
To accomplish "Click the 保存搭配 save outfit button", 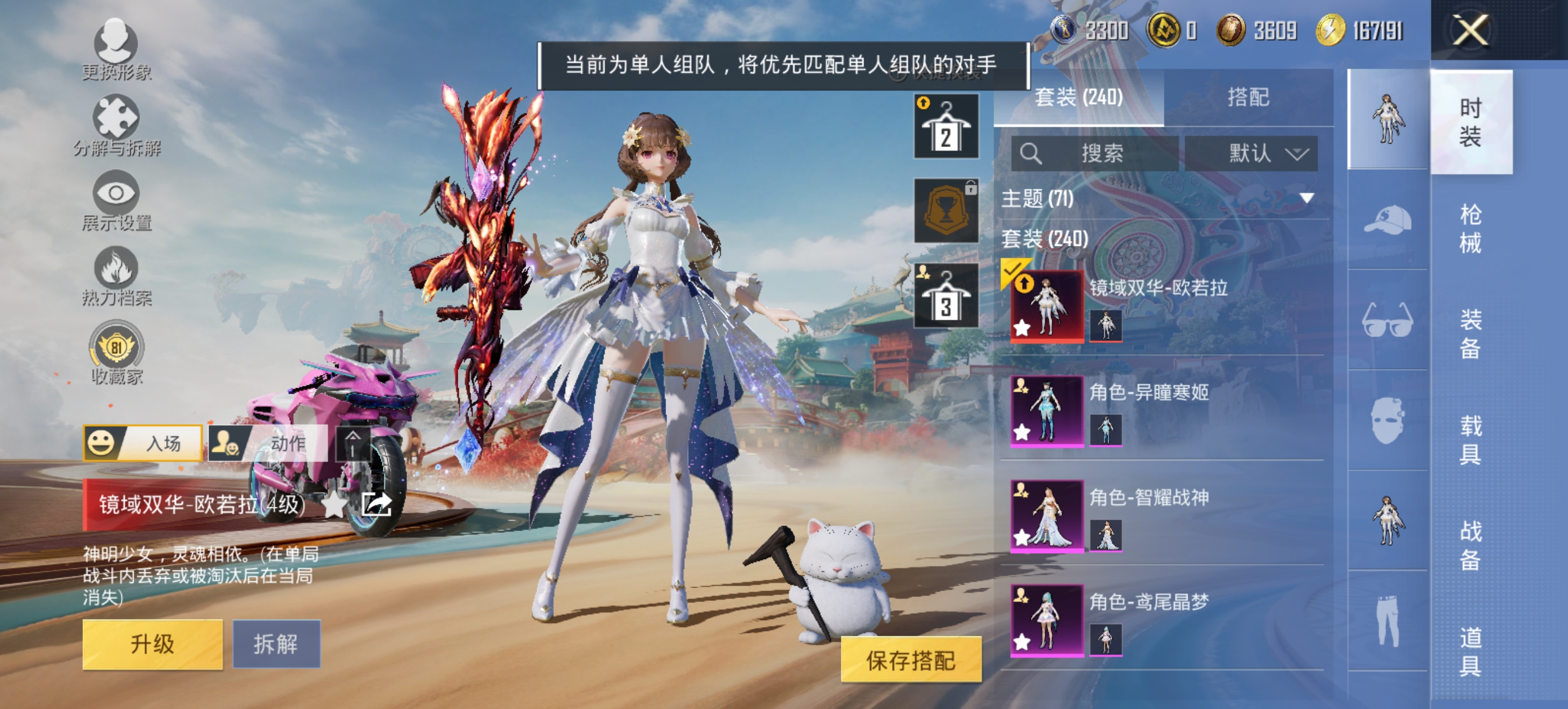I will coord(911,658).
